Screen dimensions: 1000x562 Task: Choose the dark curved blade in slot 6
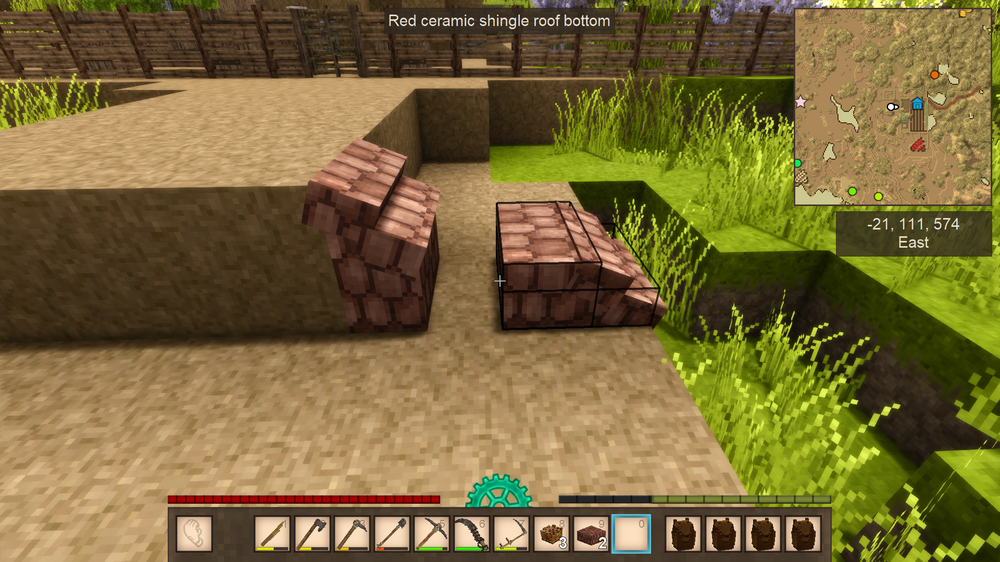pos(472,533)
